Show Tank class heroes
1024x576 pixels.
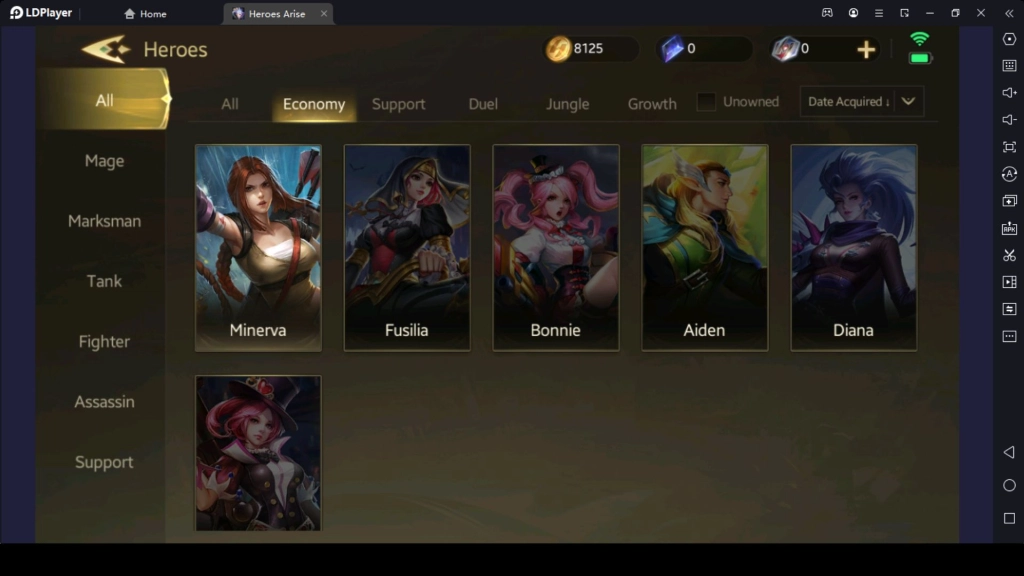104,281
